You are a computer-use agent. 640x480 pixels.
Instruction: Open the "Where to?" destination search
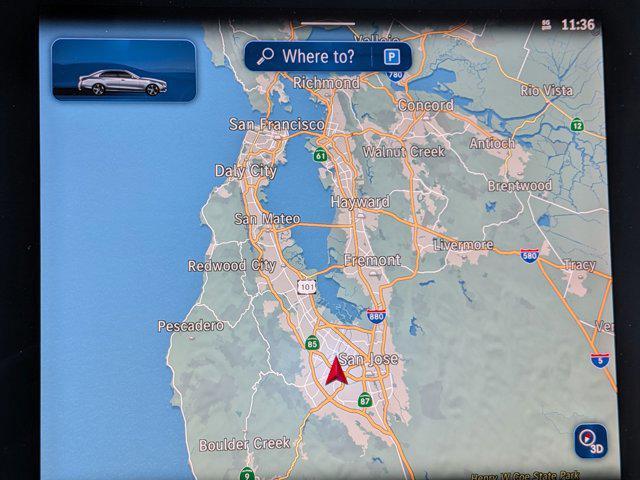point(310,57)
